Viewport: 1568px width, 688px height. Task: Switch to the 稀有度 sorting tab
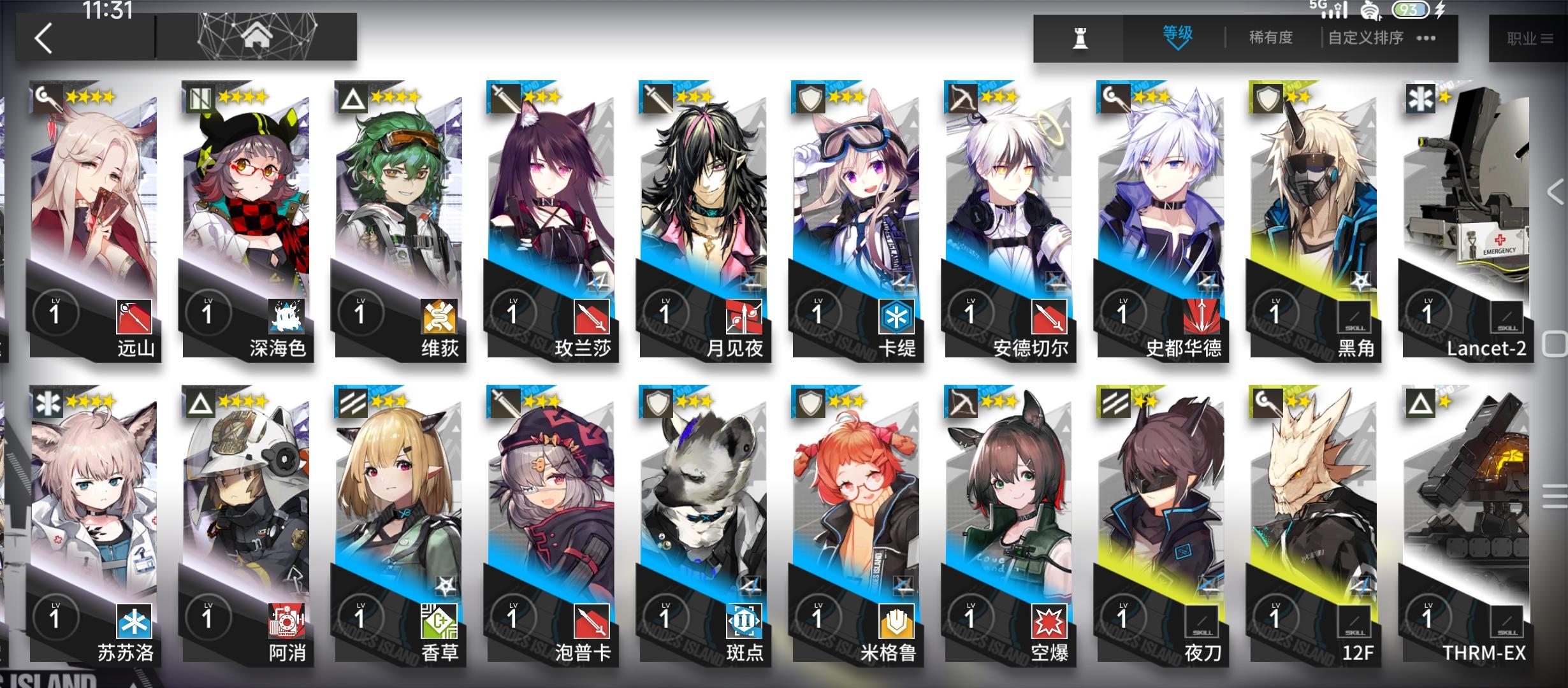click(x=1270, y=37)
